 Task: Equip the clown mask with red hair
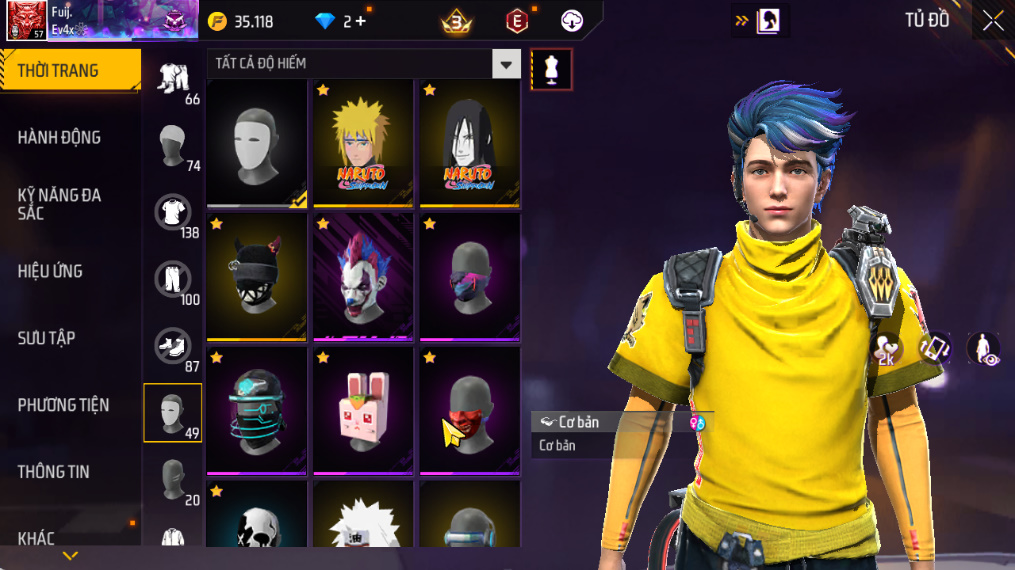click(363, 276)
